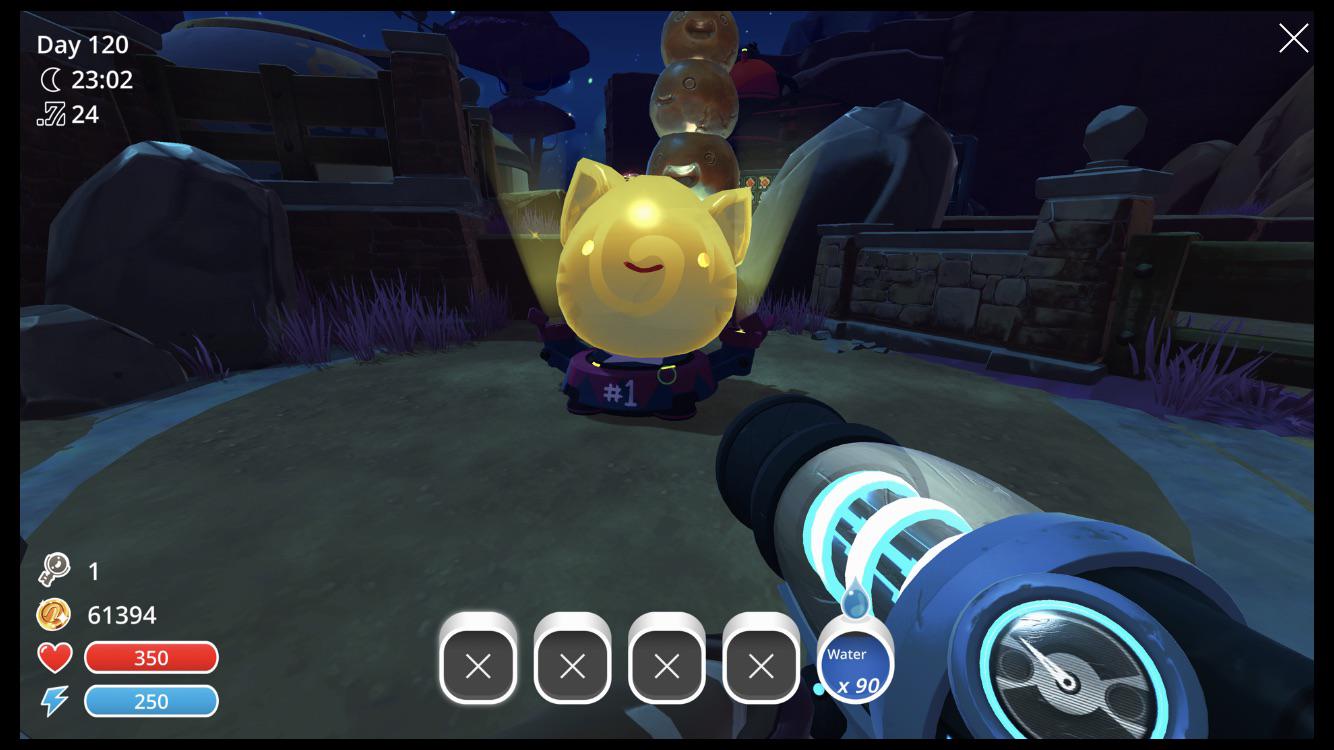Image resolution: width=1334 pixels, height=750 pixels.
Task: Click the red 350 health bar
Action: (151, 657)
